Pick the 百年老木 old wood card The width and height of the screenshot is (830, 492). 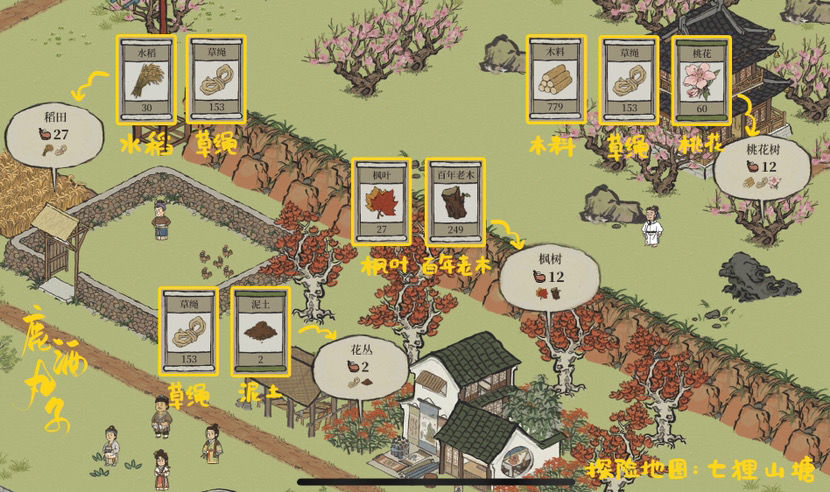click(454, 201)
